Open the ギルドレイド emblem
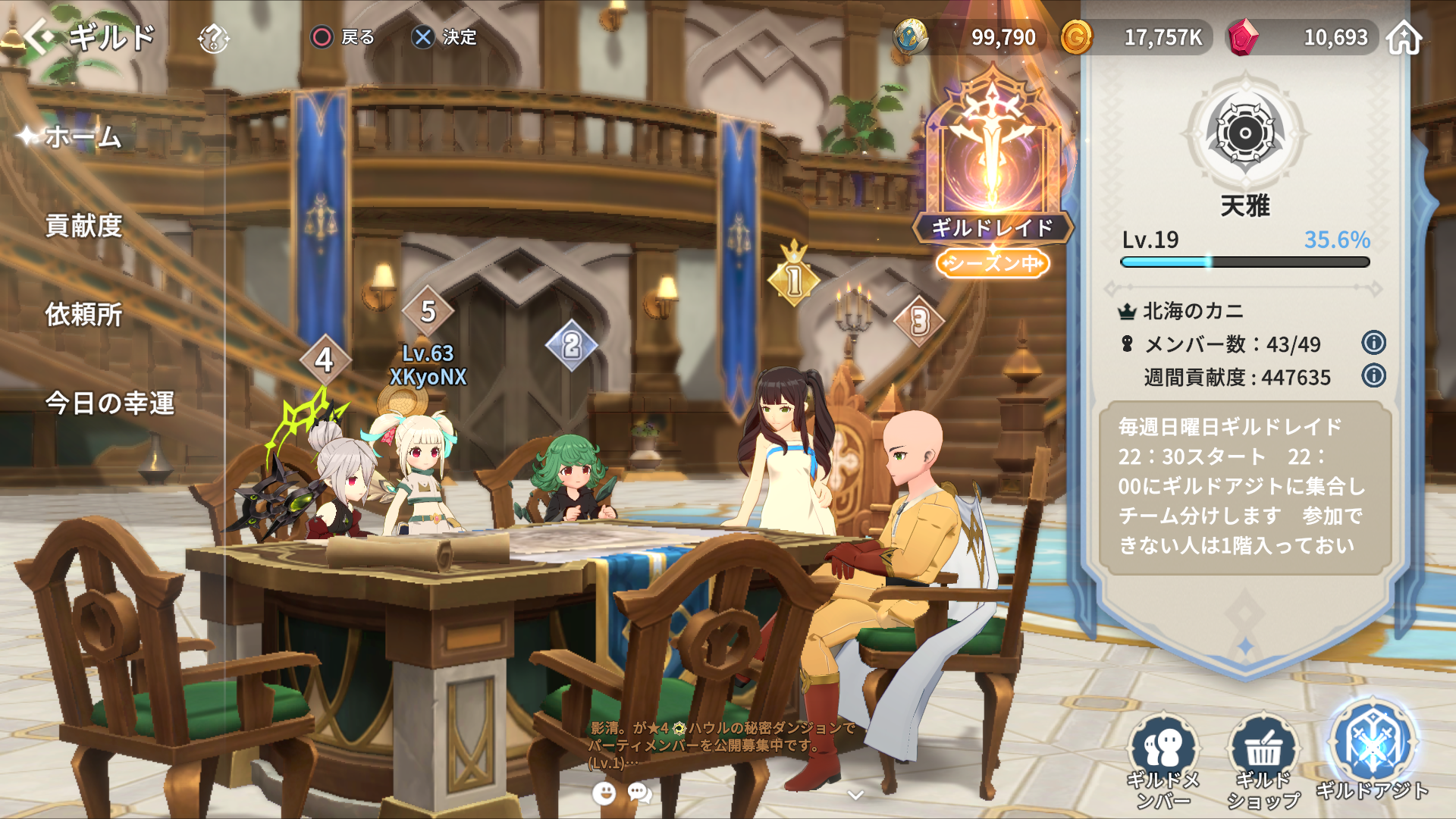The image size is (1456, 819). point(992,159)
